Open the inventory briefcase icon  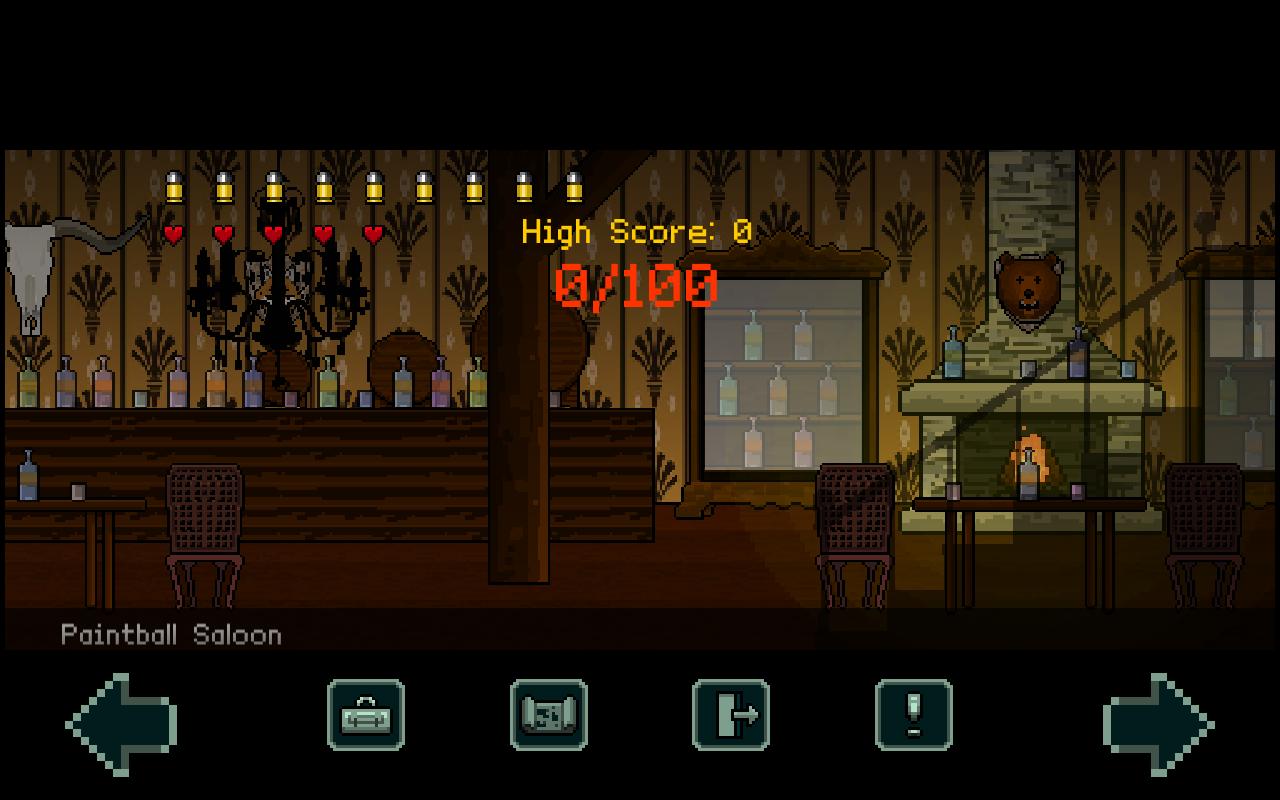point(365,717)
